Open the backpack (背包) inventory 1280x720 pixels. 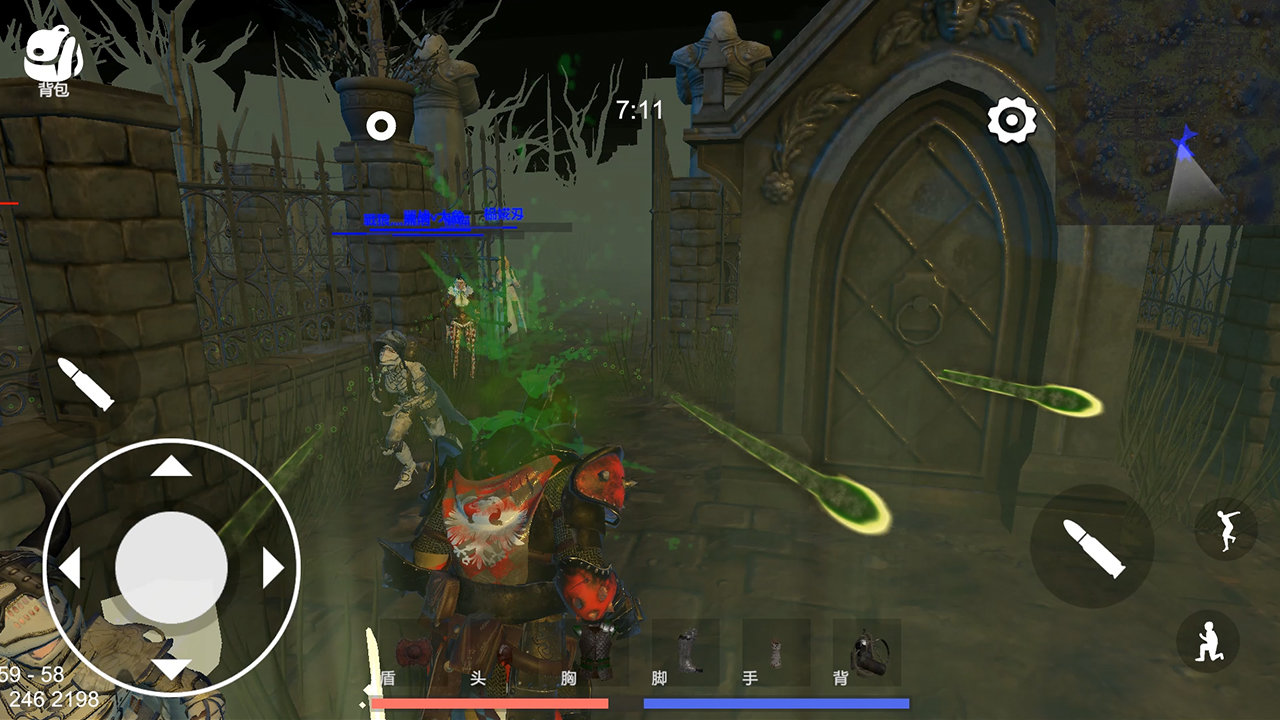(53, 58)
